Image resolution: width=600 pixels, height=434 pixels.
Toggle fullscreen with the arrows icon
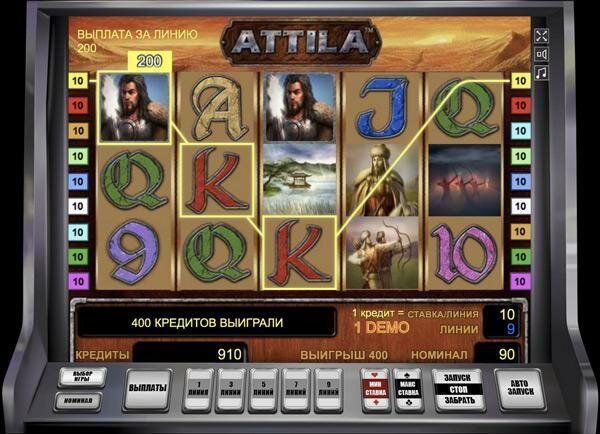pyautogui.click(x=543, y=36)
